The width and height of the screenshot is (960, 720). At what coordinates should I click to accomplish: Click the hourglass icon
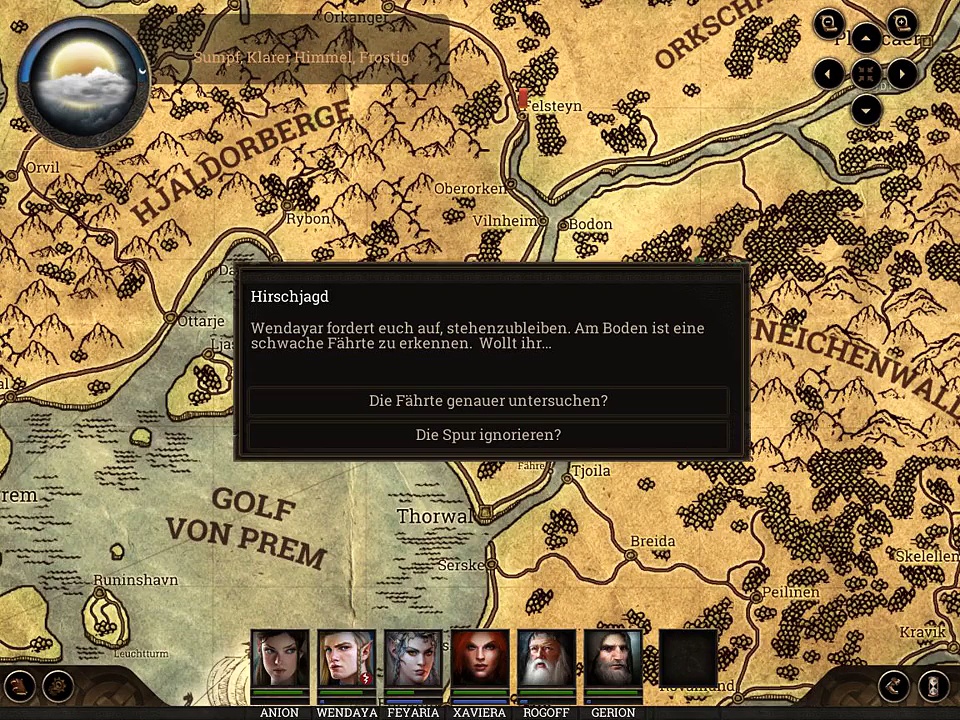coord(933,686)
